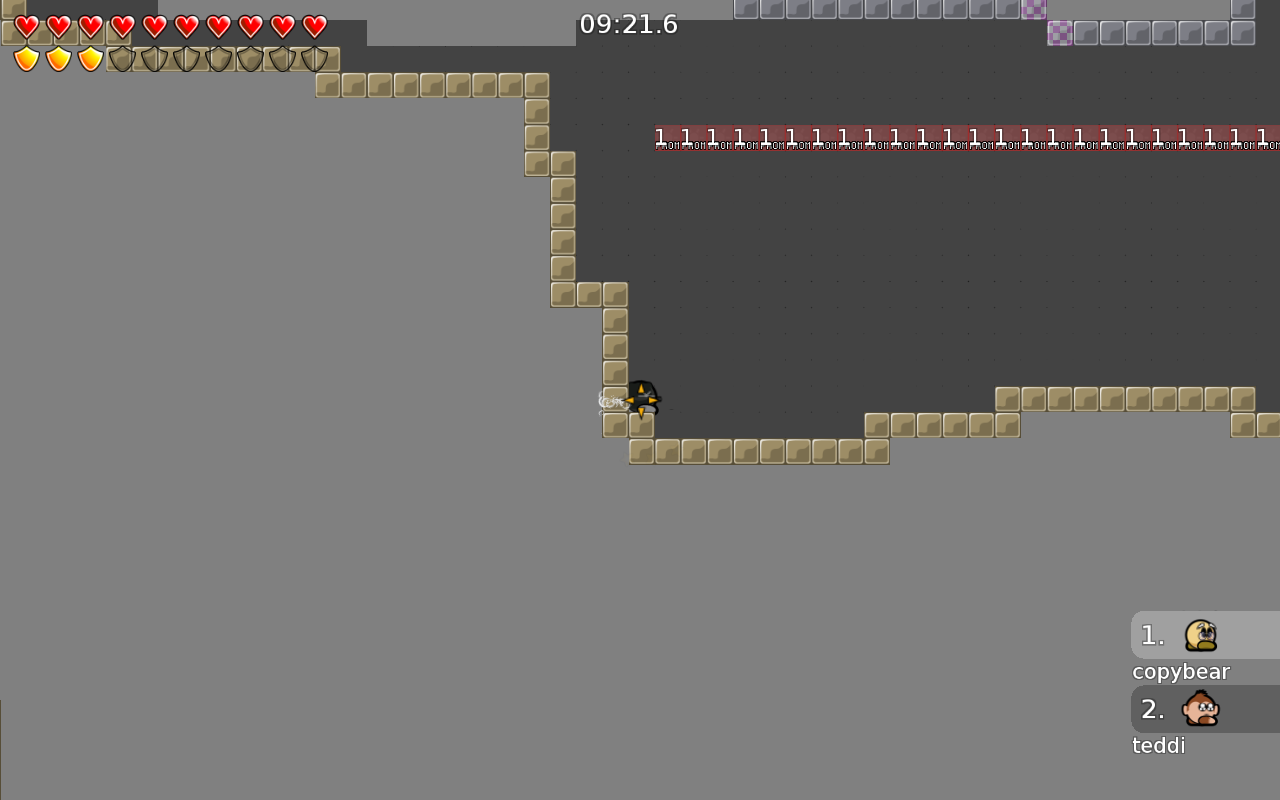The height and width of the screenshot is (800, 1280).
Task: Toggle the fifth red heart off
Action: [x=155, y=27]
